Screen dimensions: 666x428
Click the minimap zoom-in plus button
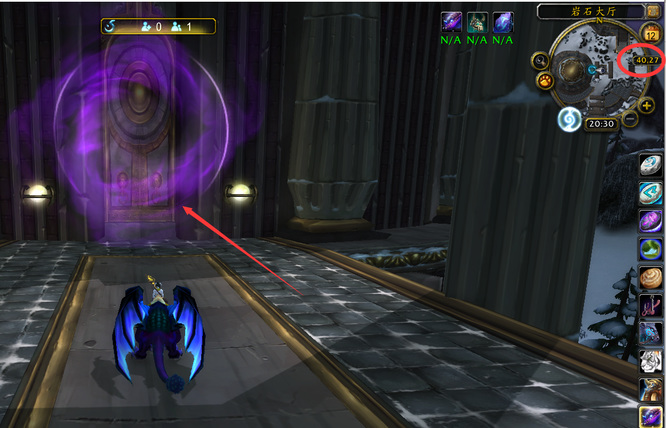tap(647, 105)
